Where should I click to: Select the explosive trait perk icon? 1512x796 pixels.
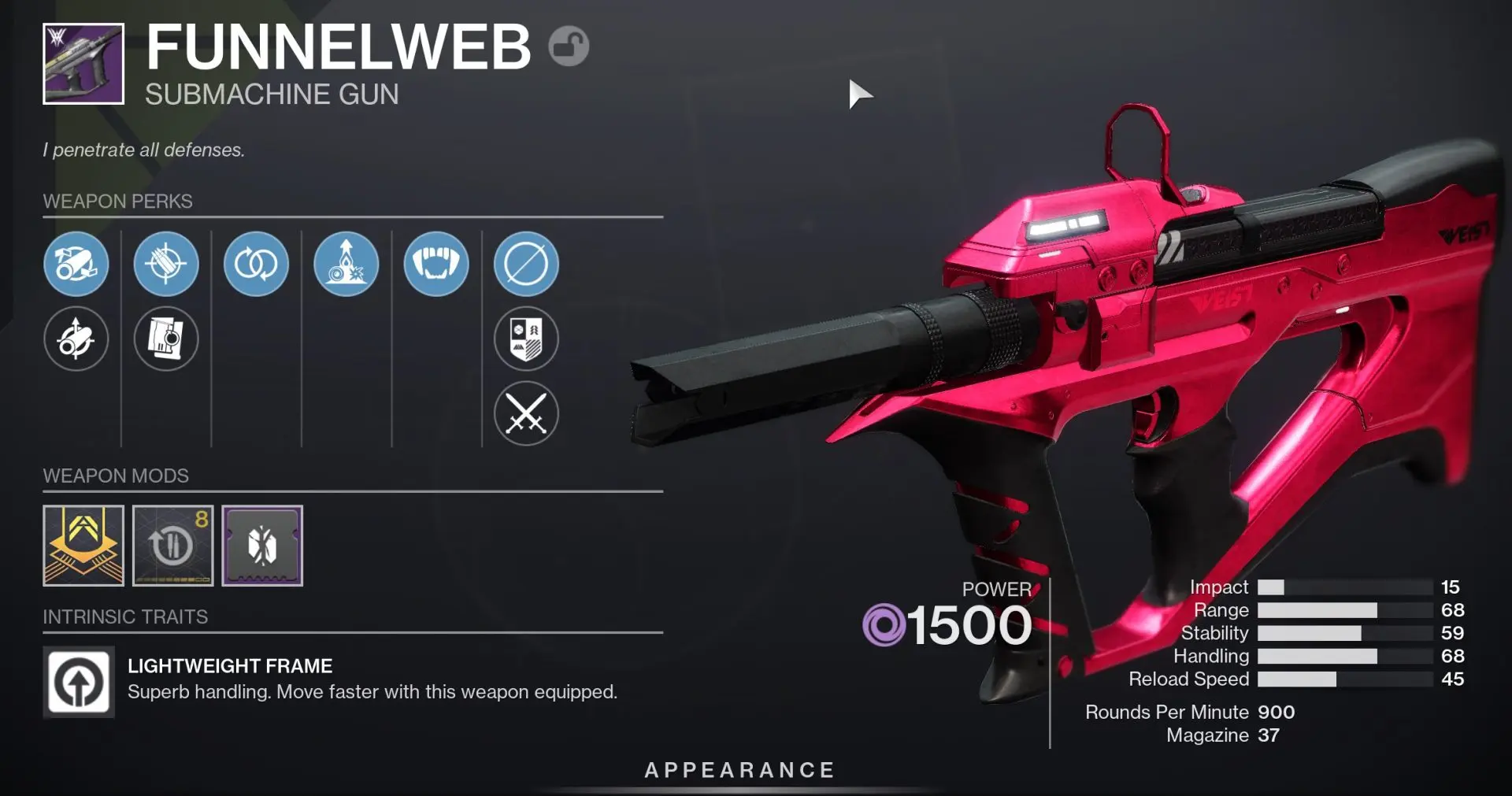coord(346,265)
